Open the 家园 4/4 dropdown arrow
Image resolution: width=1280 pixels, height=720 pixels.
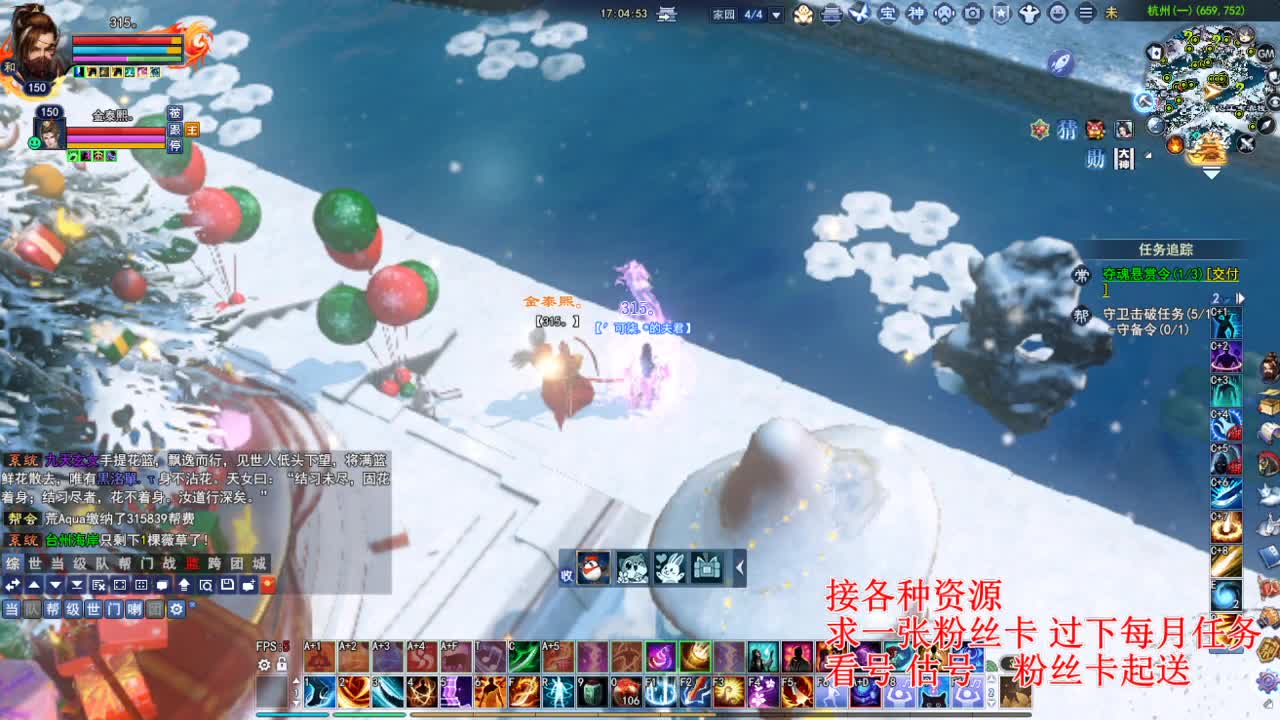click(775, 14)
